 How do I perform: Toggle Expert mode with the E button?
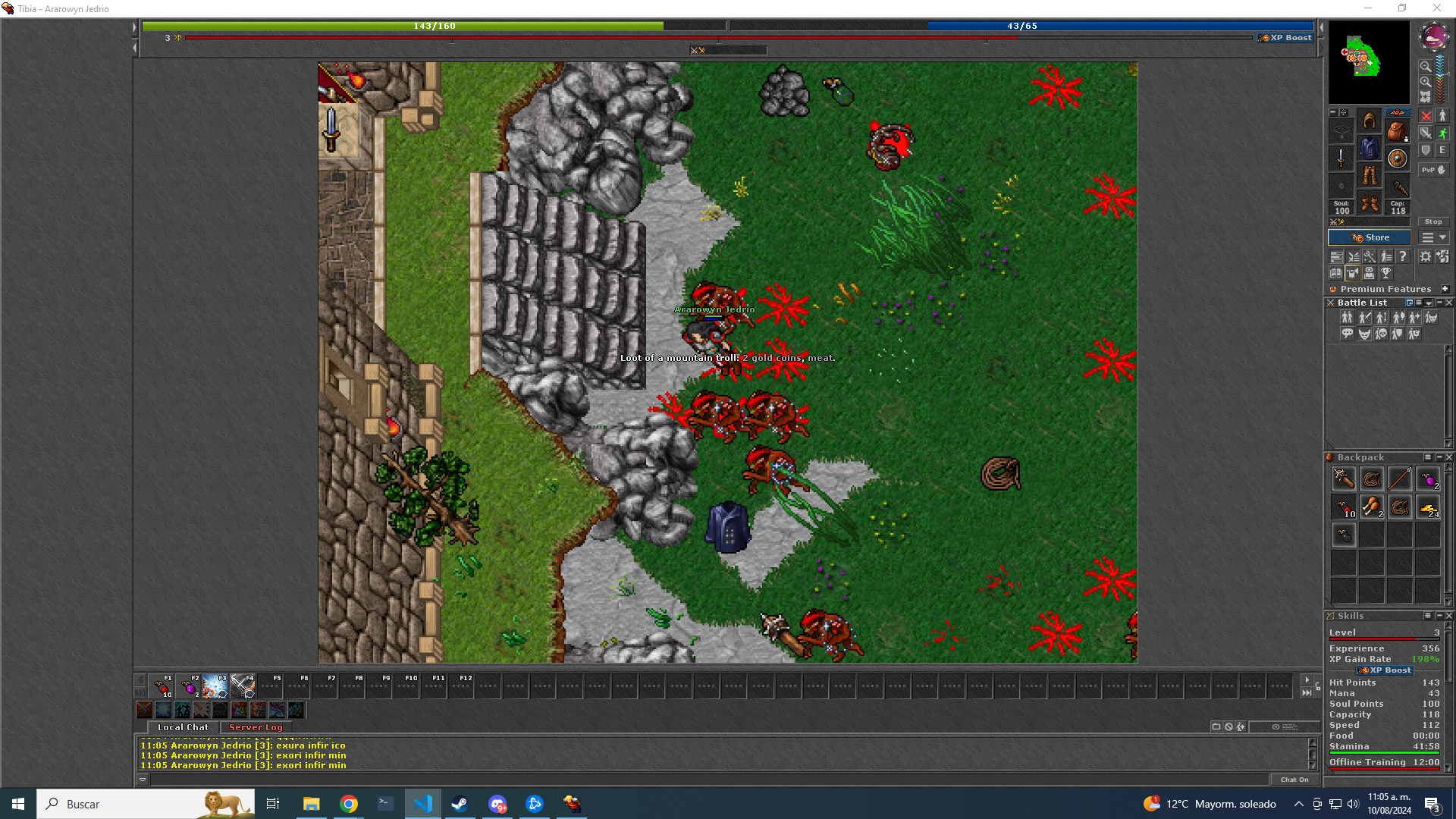click(x=1442, y=149)
